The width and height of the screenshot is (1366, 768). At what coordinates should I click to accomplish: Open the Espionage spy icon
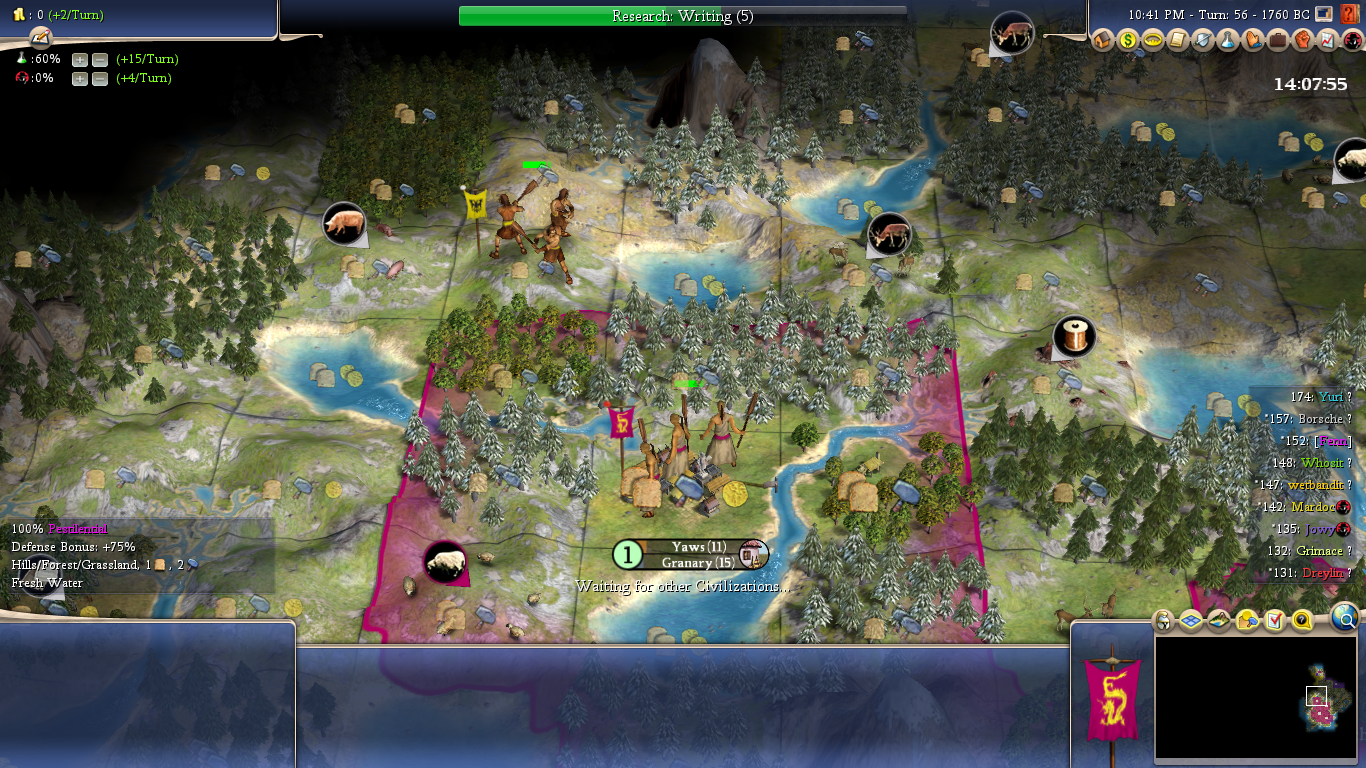pyautogui.click(x=1352, y=41)
